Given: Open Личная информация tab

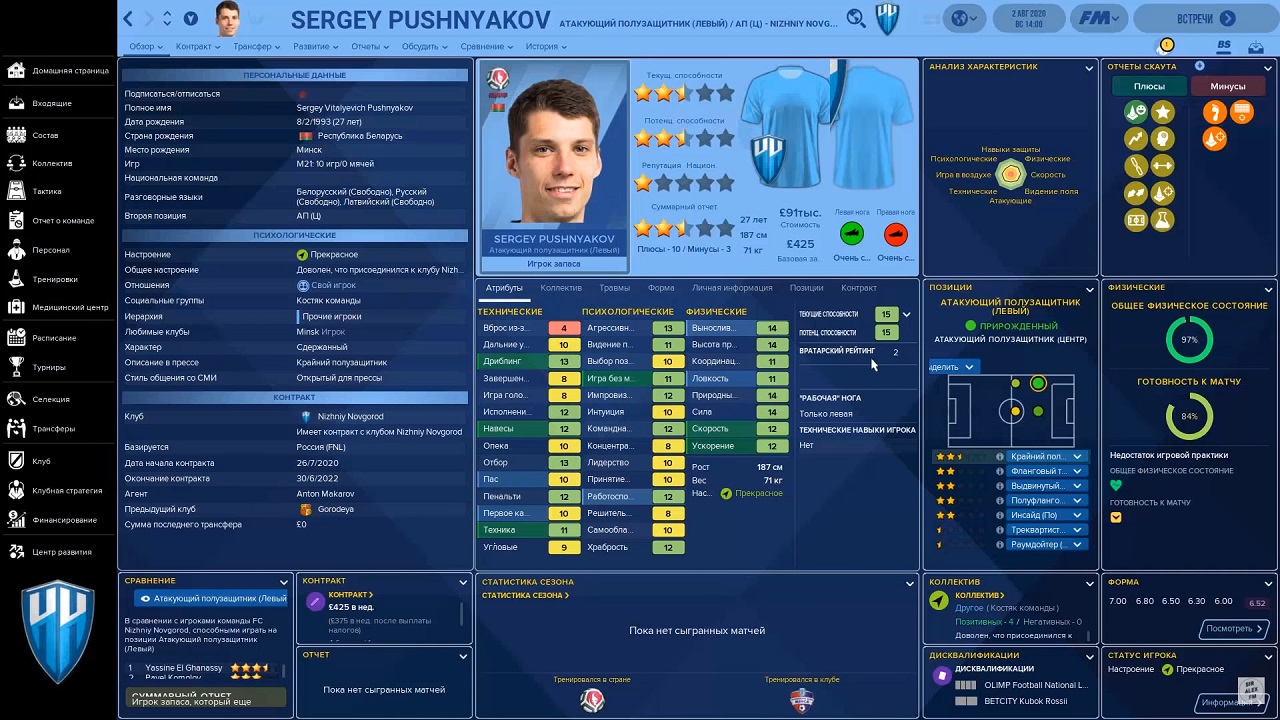Looking at the screenshot, I should coord(732,288).
